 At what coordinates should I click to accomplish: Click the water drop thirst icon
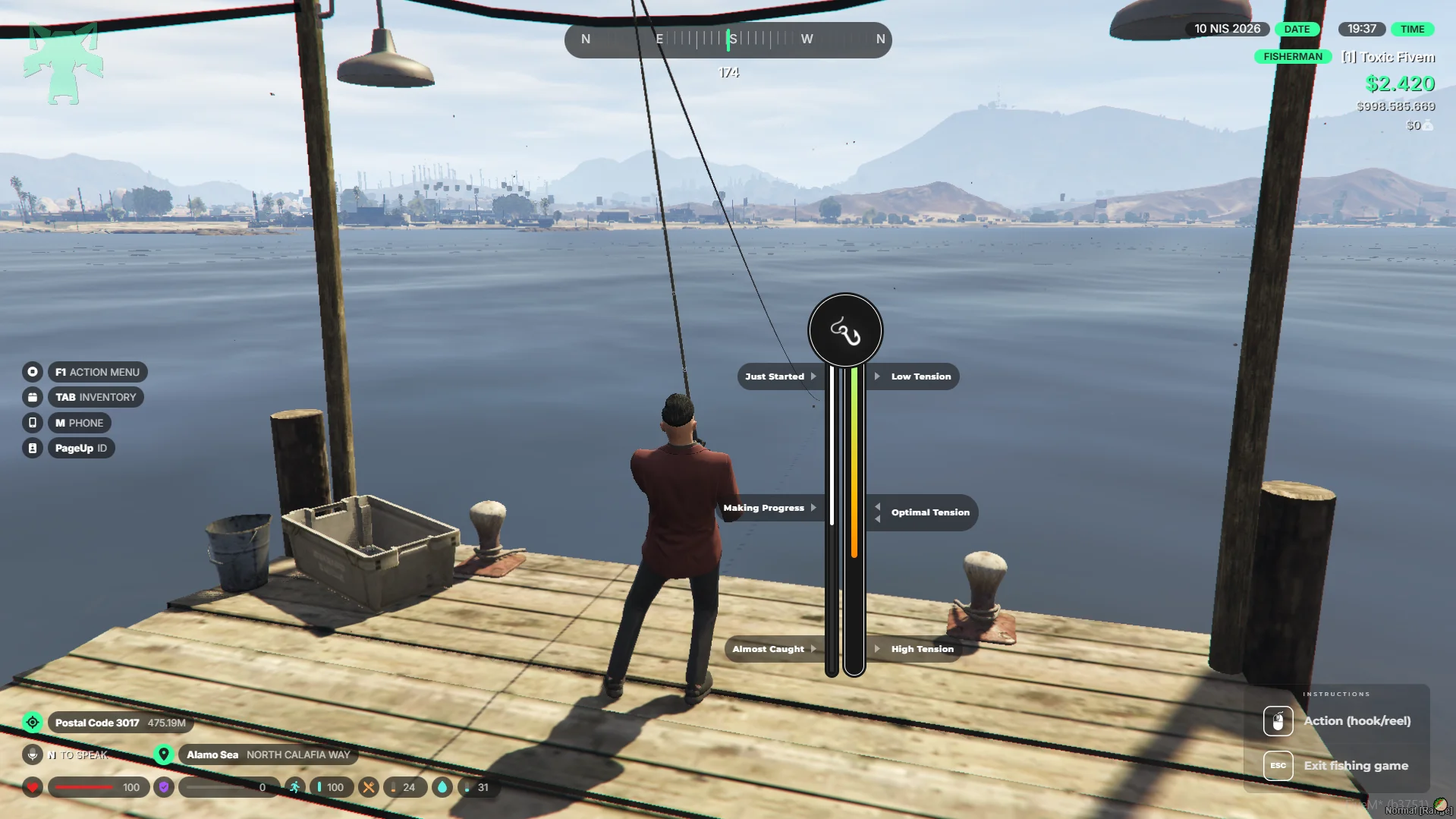[x=442, y=787]
